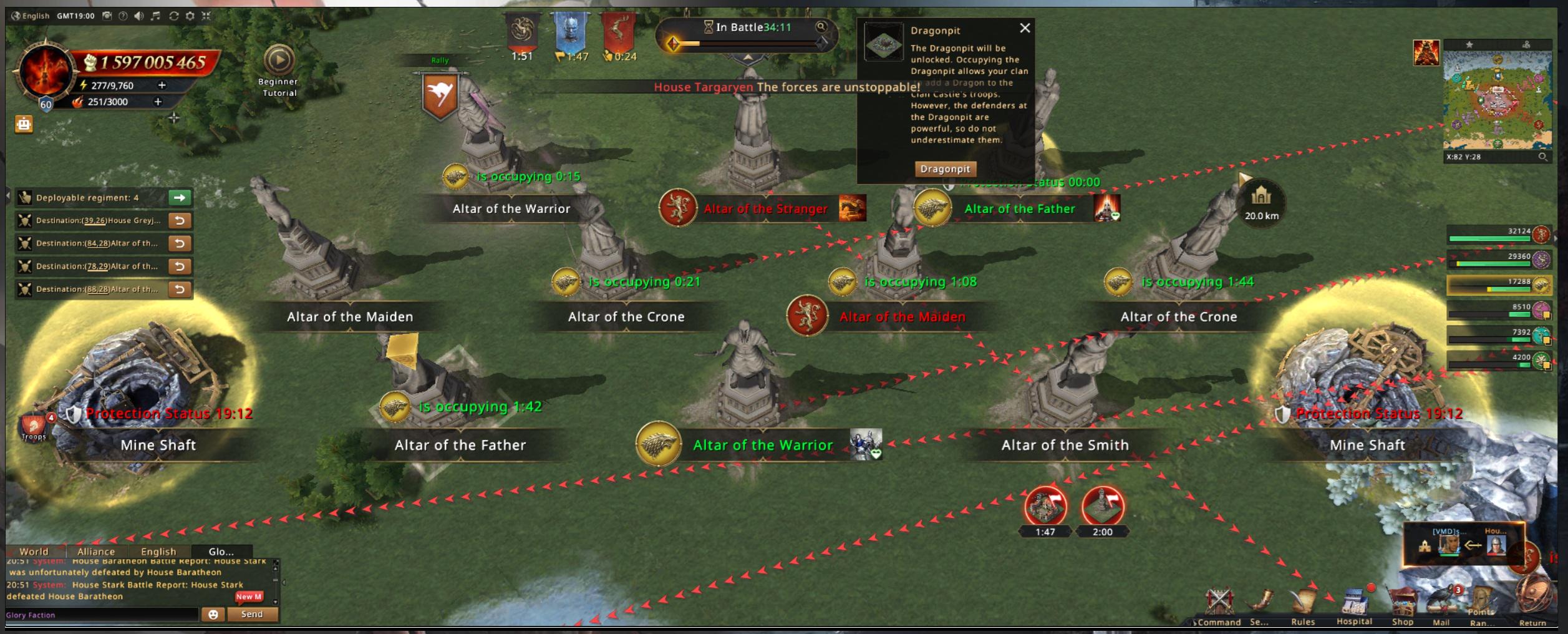Open the Beginner Tutorial
This screenshot has height=634, width=1568.
coord(279,61)
